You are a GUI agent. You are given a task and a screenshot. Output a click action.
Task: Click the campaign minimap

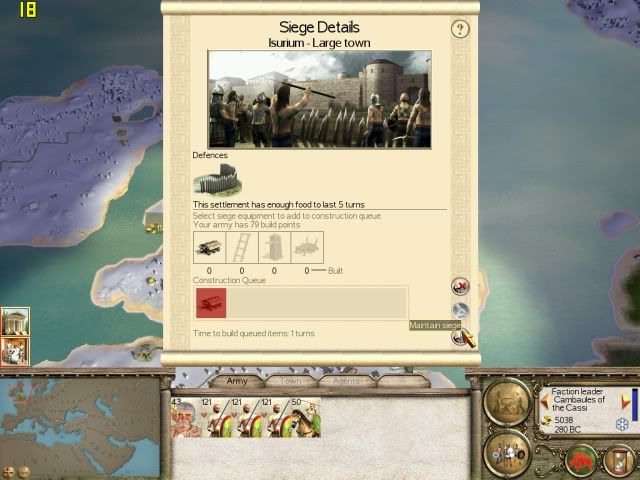[x=80, y=420]
